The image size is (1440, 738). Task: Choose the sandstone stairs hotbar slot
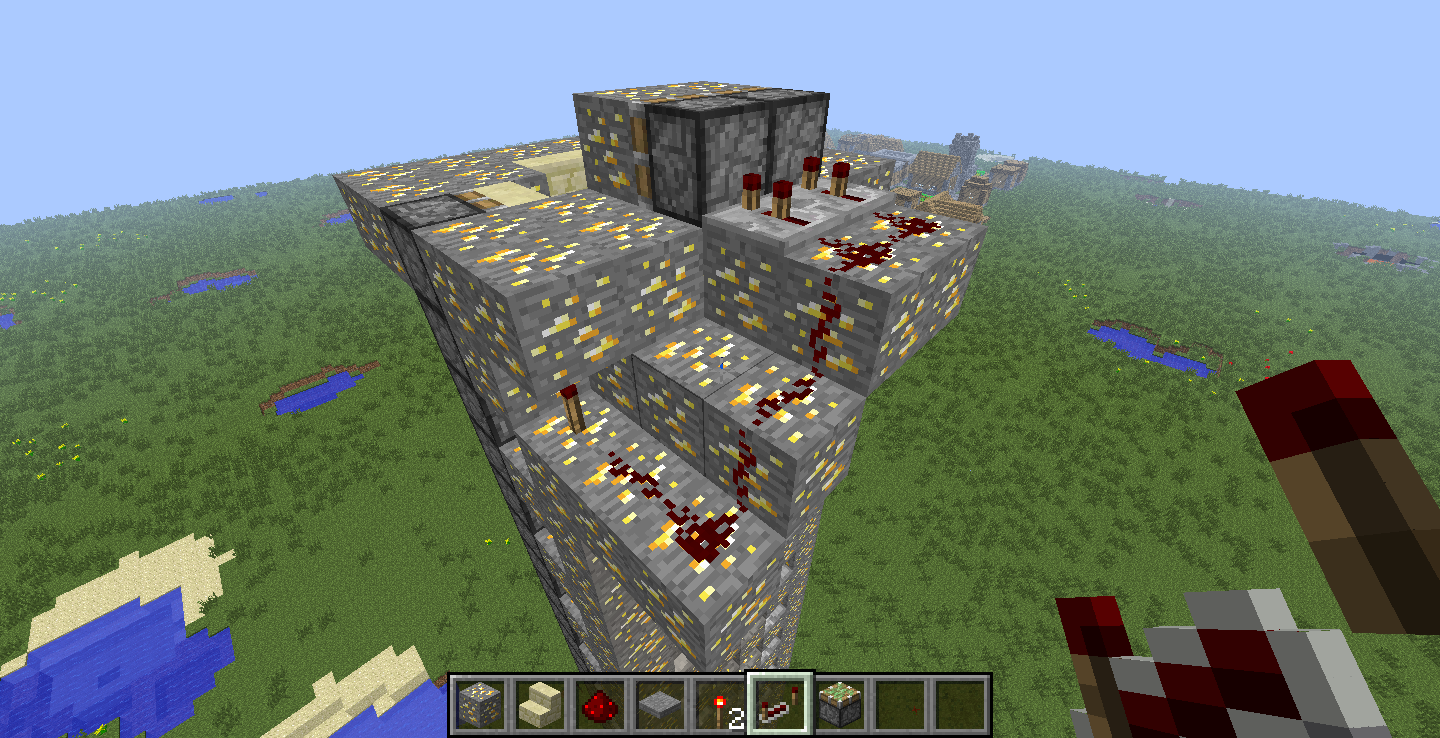[x=539, y=703]
